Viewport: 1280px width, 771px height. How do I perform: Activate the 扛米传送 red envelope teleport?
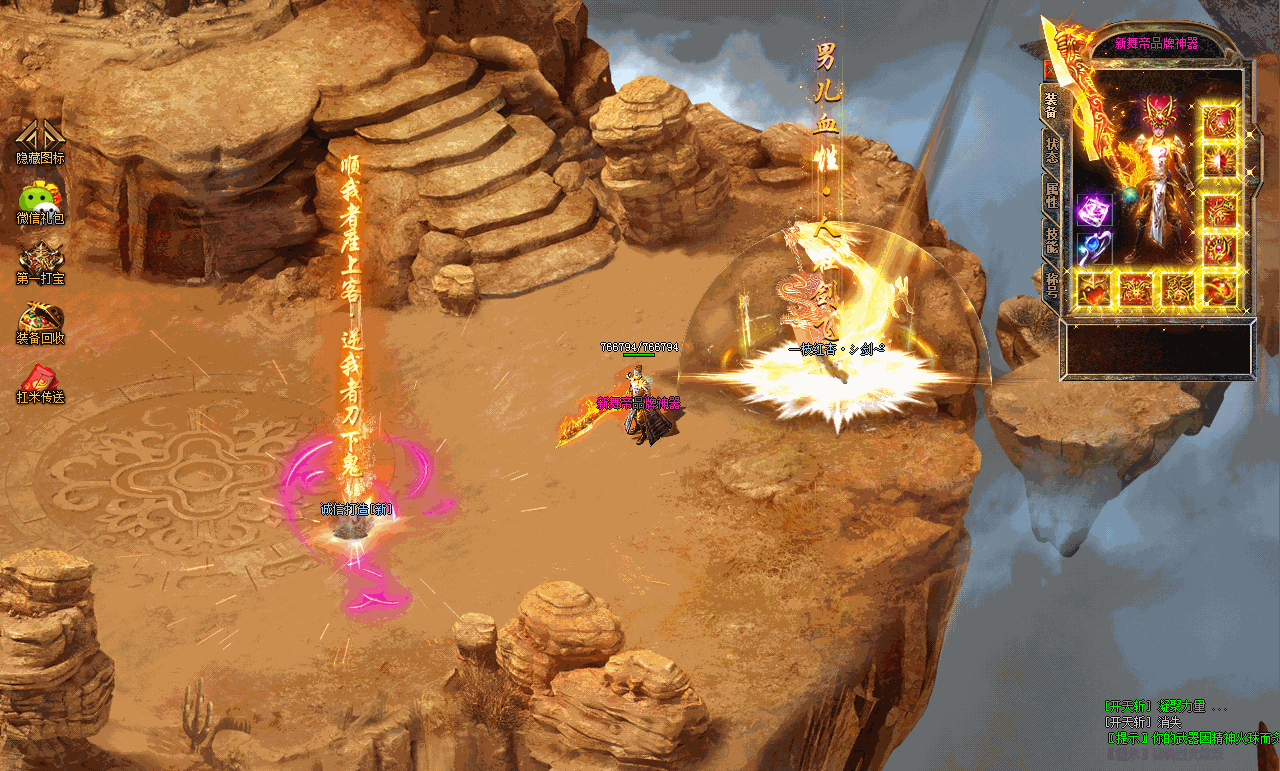click(x=40, y=381)
